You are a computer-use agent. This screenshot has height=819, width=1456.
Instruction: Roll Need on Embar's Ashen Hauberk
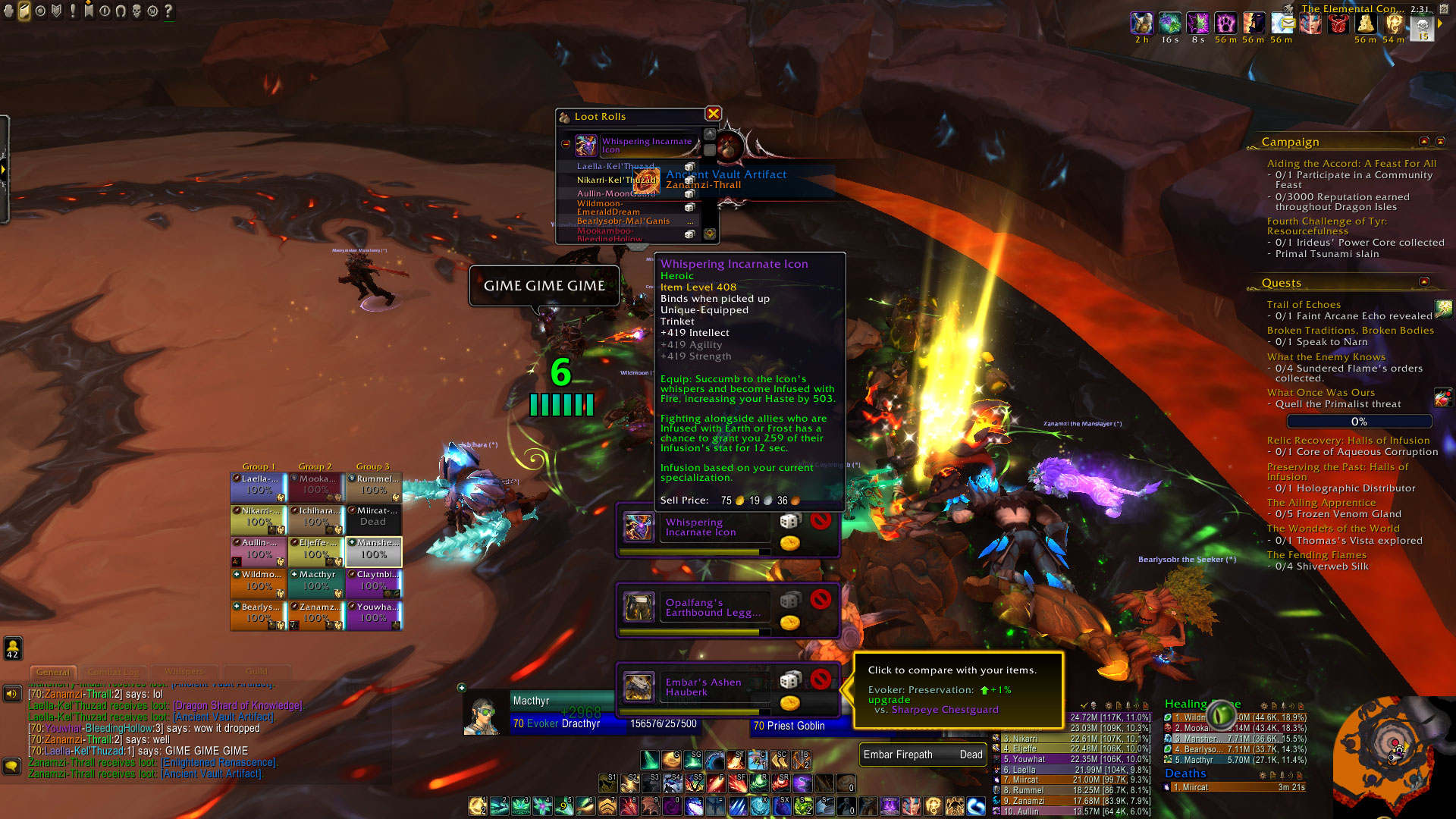click(x=789, y=679)
